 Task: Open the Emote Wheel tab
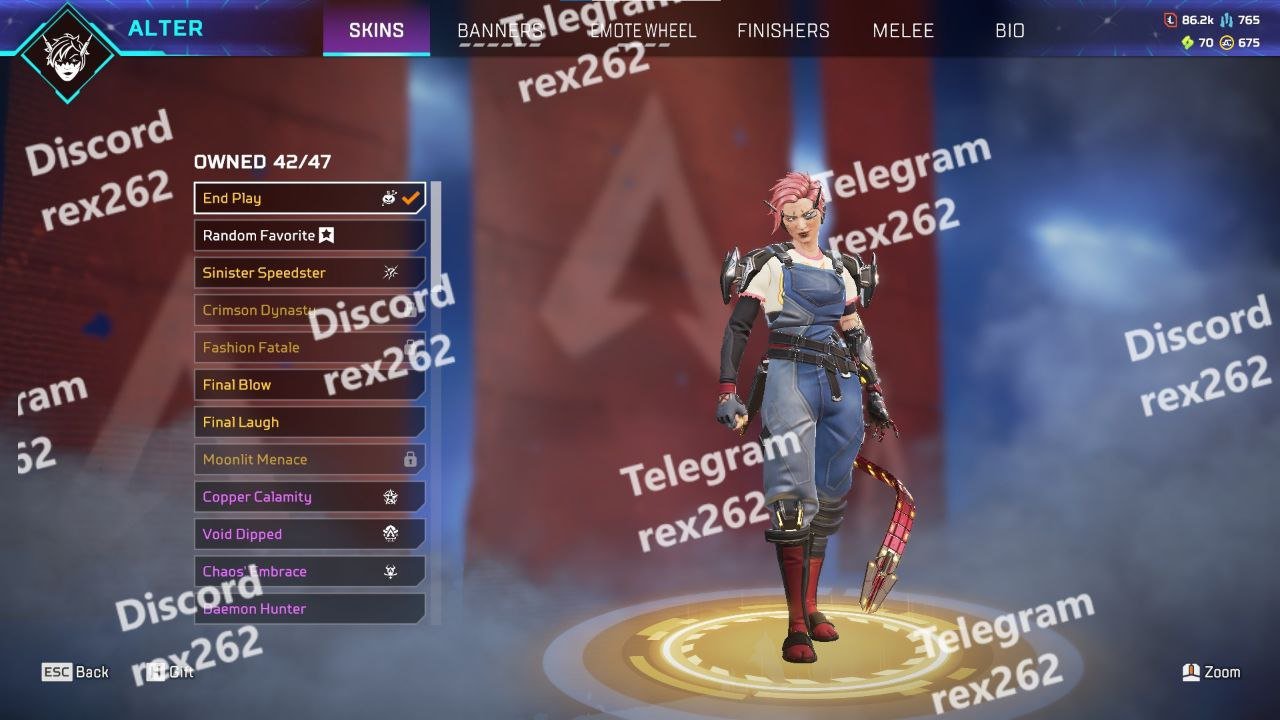tap(643, 31)
